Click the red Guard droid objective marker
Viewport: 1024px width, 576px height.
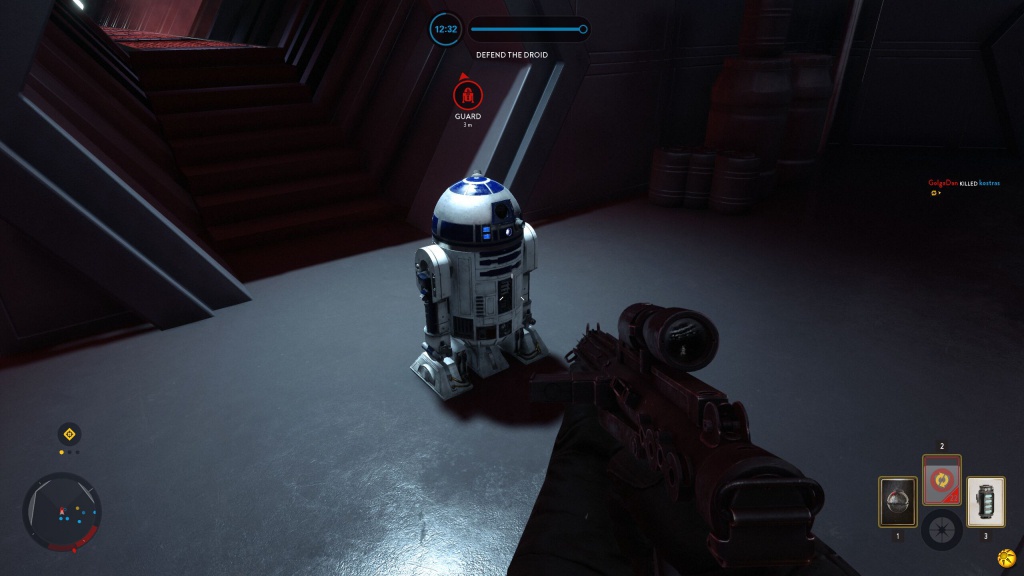[467, 96]
